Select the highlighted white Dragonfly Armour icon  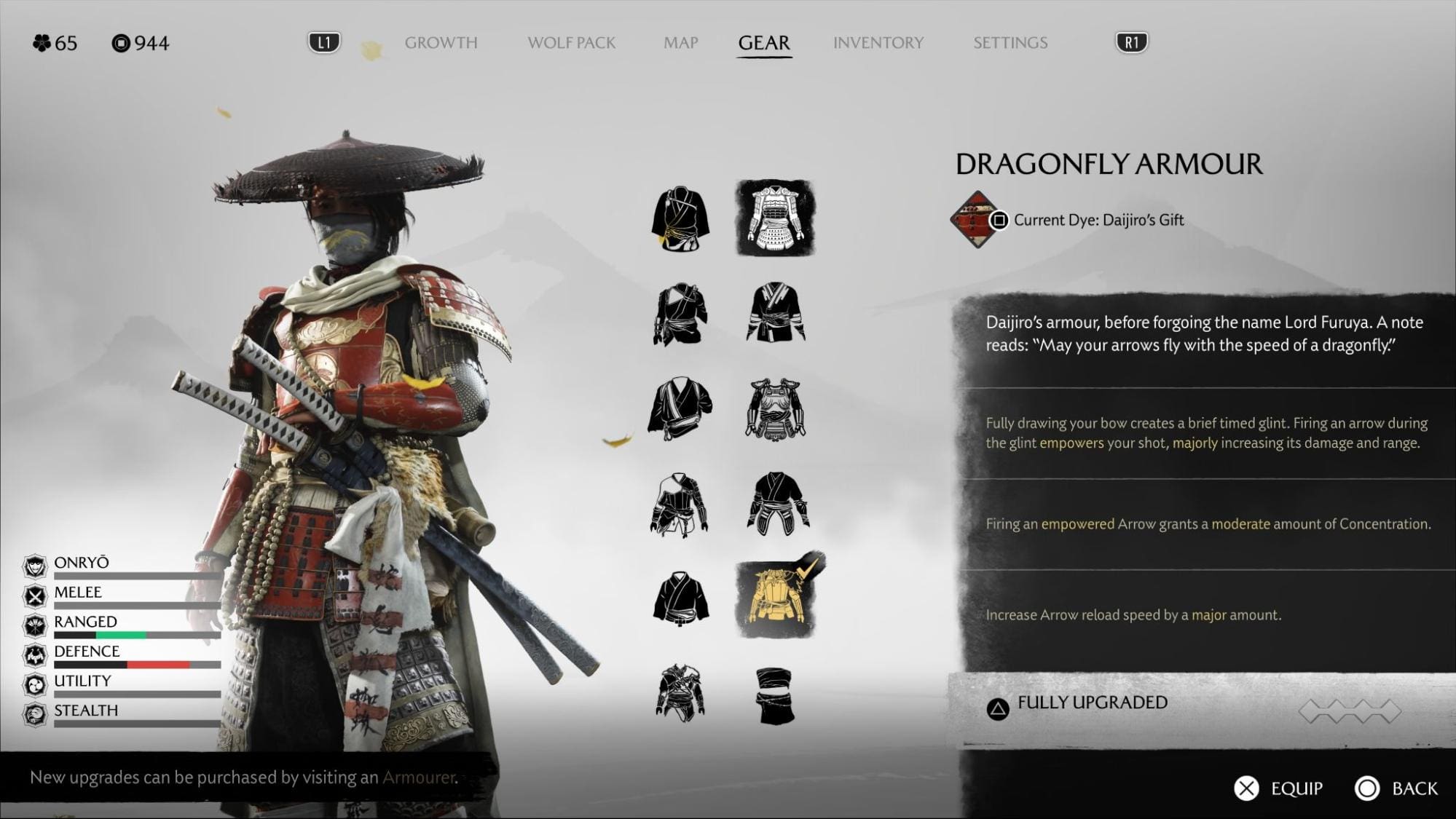tap(775, 218)
